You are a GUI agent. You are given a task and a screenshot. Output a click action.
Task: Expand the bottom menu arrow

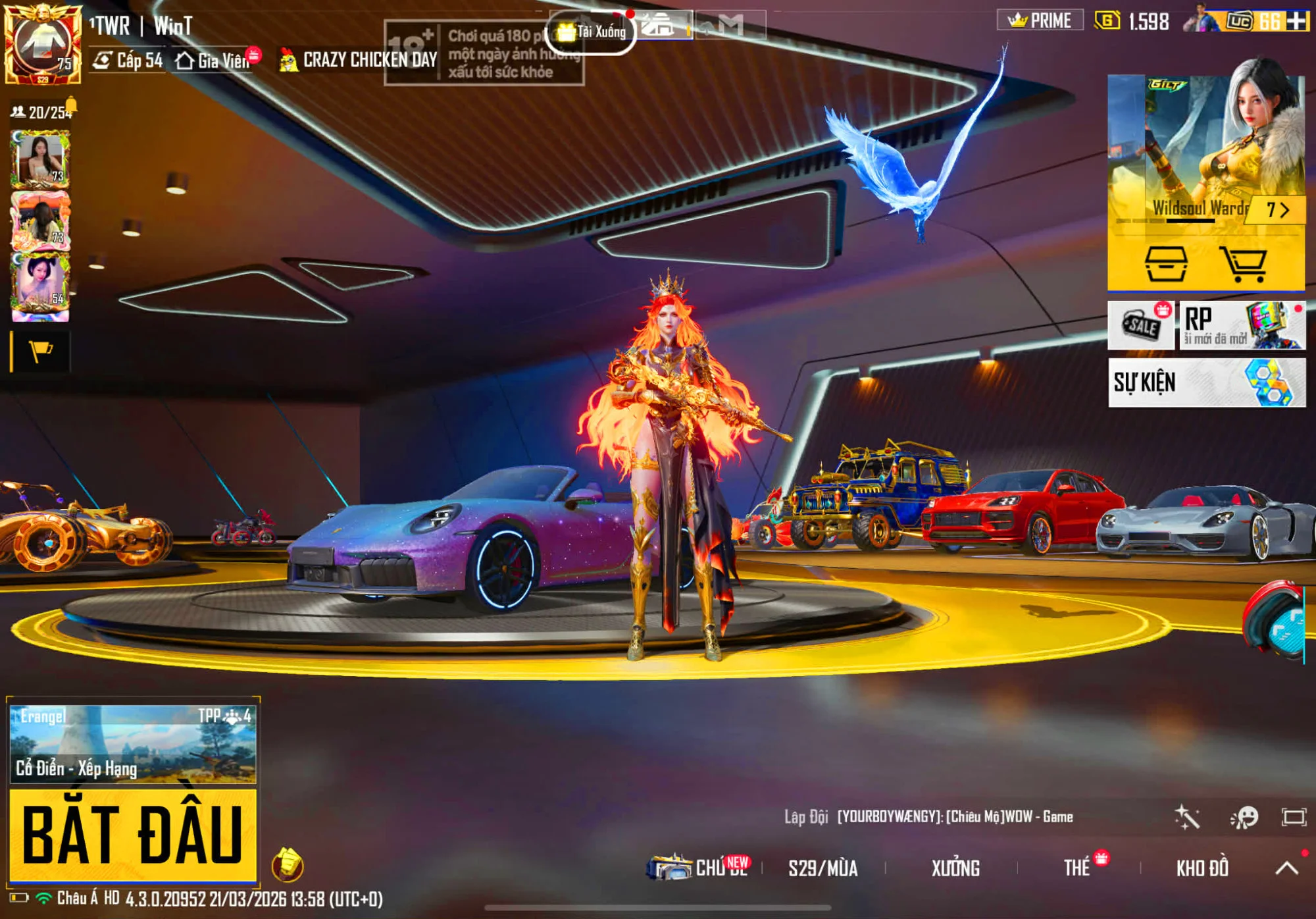[x=1286, y=868]
